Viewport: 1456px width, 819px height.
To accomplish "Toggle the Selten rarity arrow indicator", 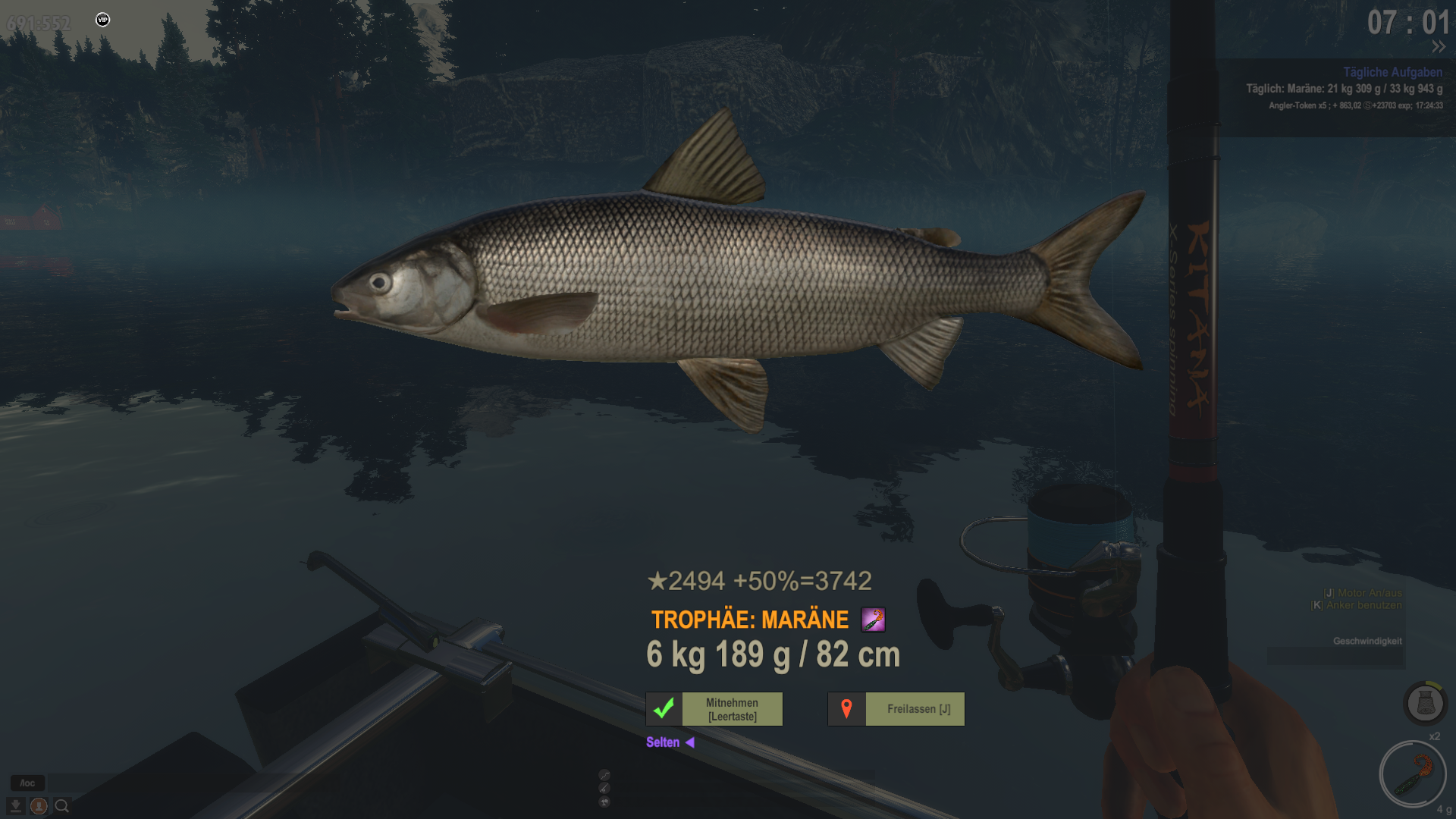I will (x=689, y=742).
